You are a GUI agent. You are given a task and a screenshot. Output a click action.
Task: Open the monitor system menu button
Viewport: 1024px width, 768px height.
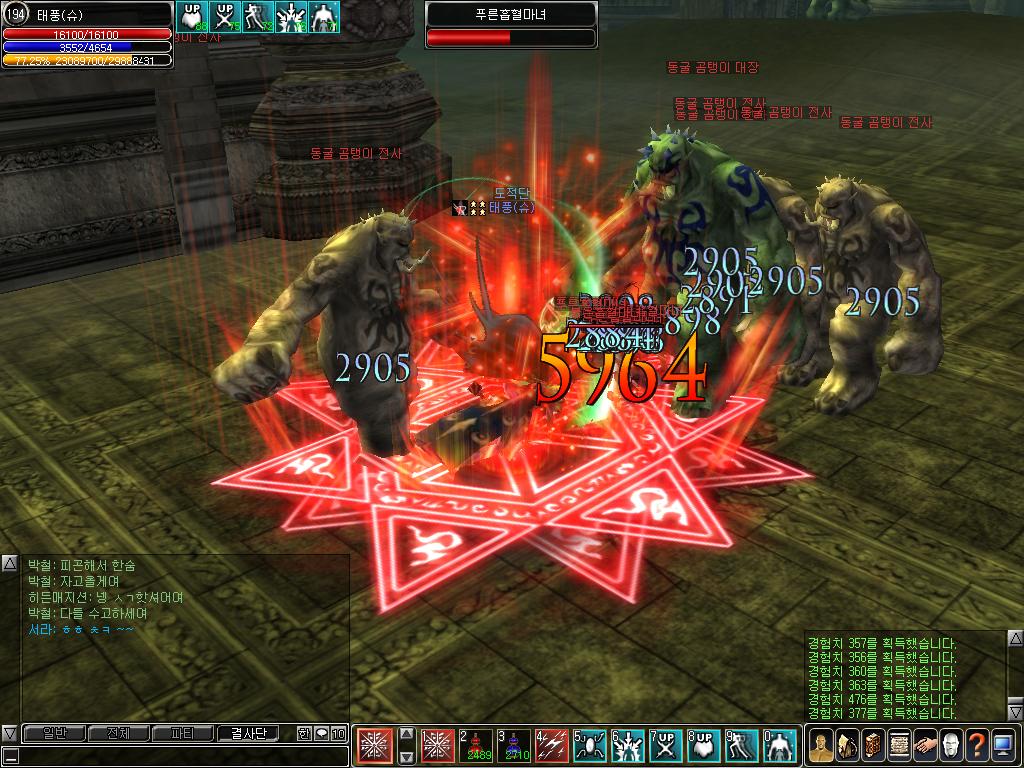coord(1002,744)
